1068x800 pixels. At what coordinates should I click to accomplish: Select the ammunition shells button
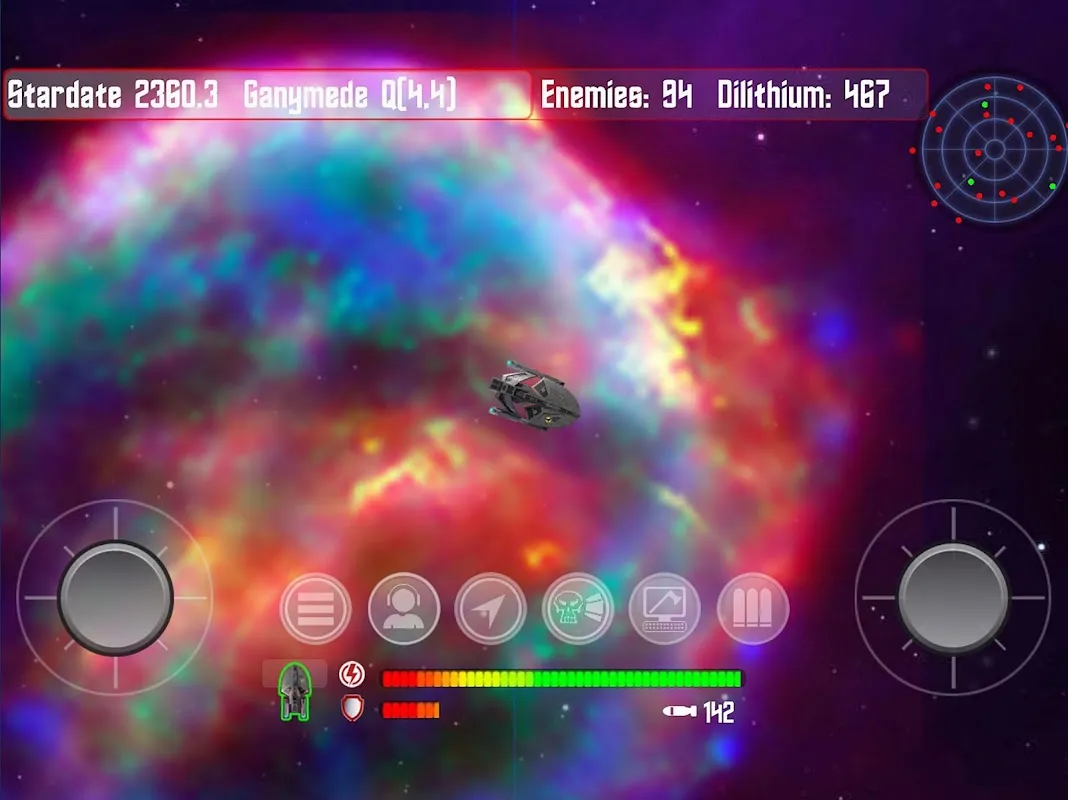pyautogui.click(x=753, y=608)
